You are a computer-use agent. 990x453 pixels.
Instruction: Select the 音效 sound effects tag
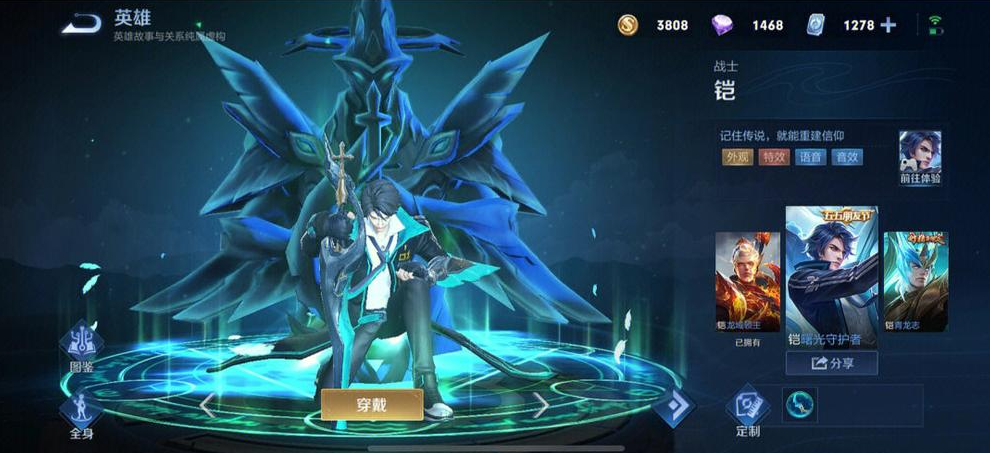(x=847, y=157)
